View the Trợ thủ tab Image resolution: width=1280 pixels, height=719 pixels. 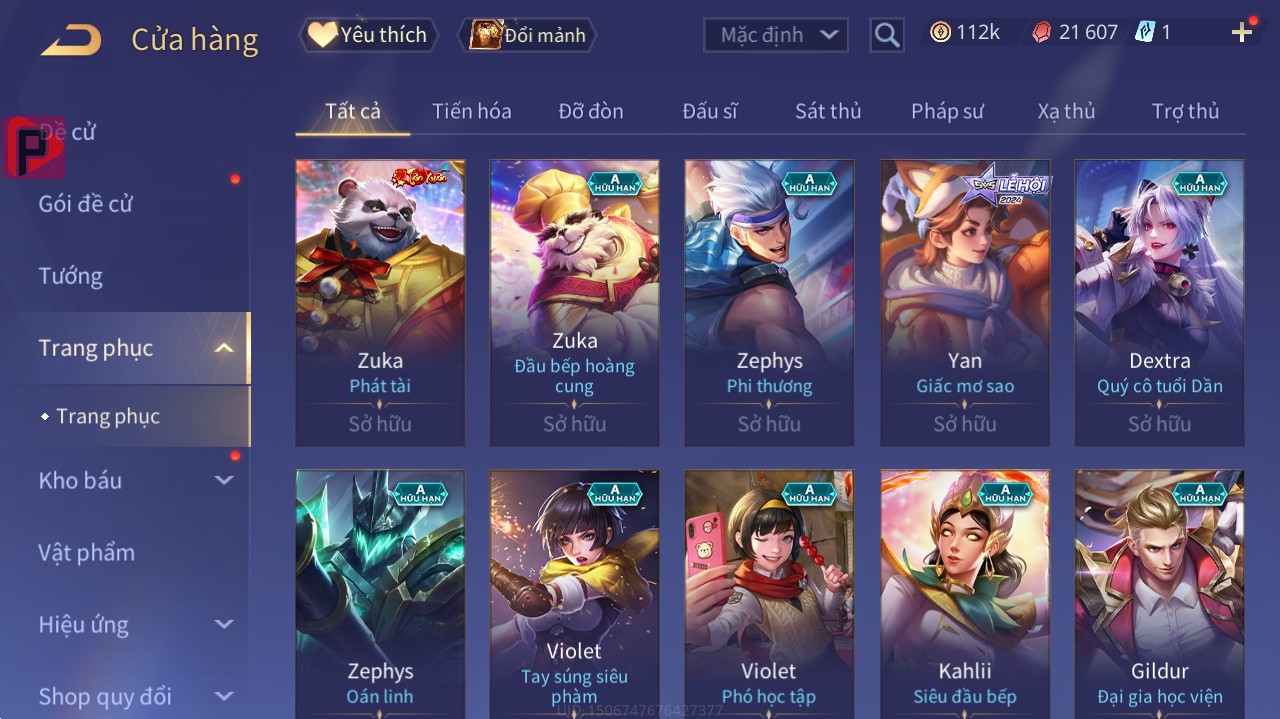click(x=1185, y=111)
